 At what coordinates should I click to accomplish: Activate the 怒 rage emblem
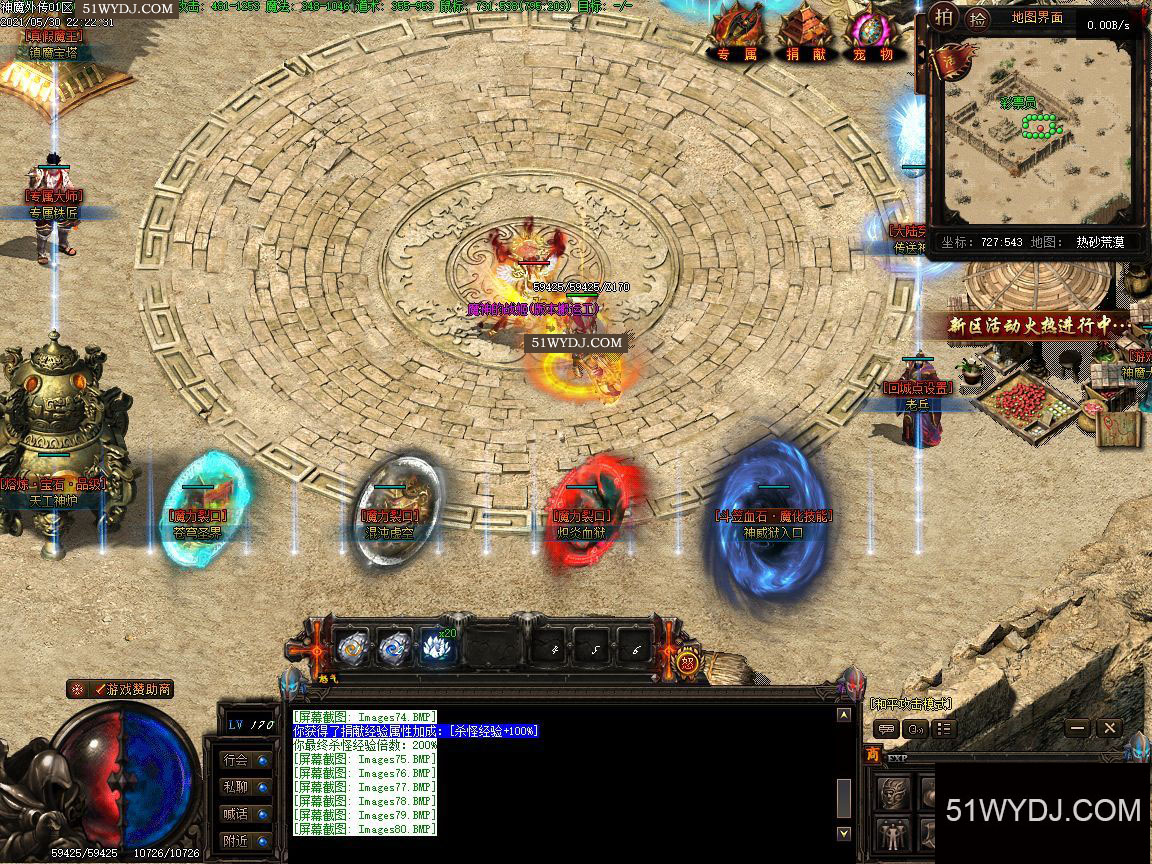(688, 660)
